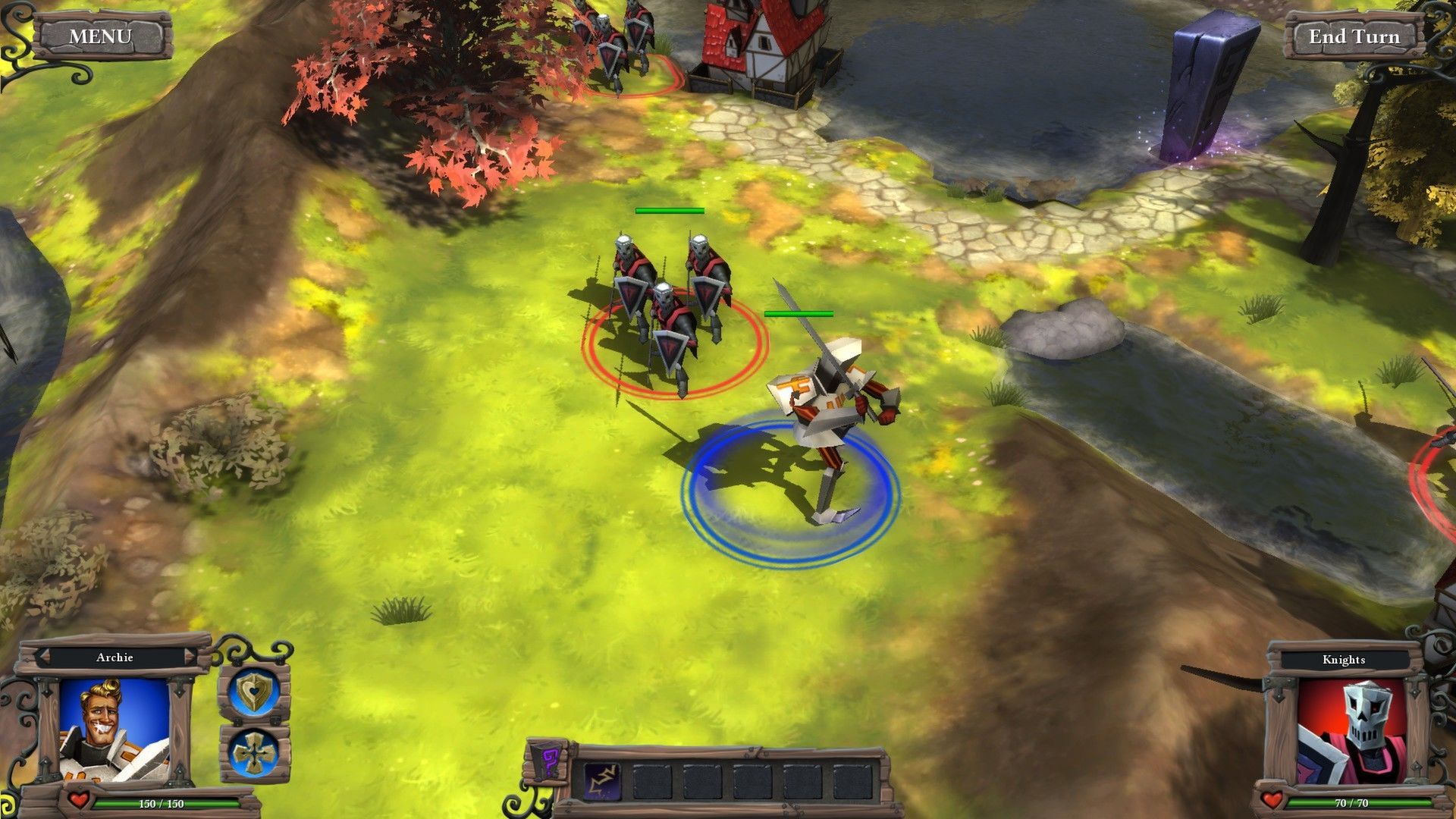Open the MENU button
Screen dimensions: 1456x819
100,36
